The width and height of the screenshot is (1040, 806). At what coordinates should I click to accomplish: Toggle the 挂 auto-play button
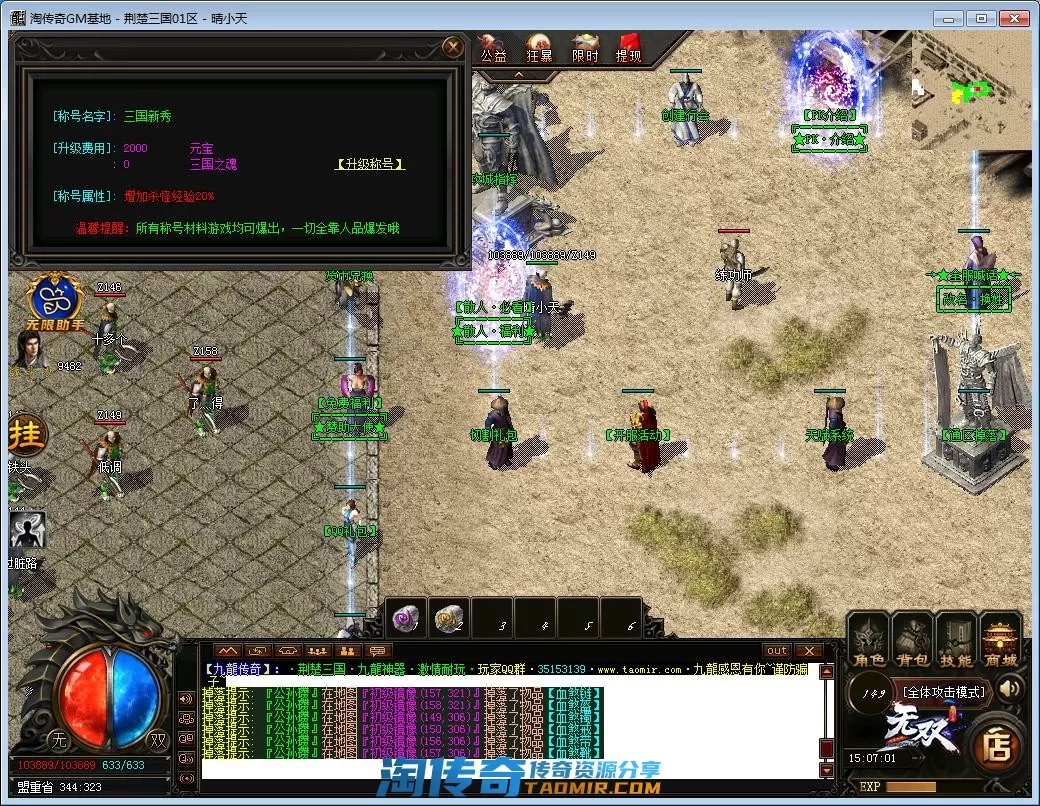pyautogui.click(x=27, y=436)
